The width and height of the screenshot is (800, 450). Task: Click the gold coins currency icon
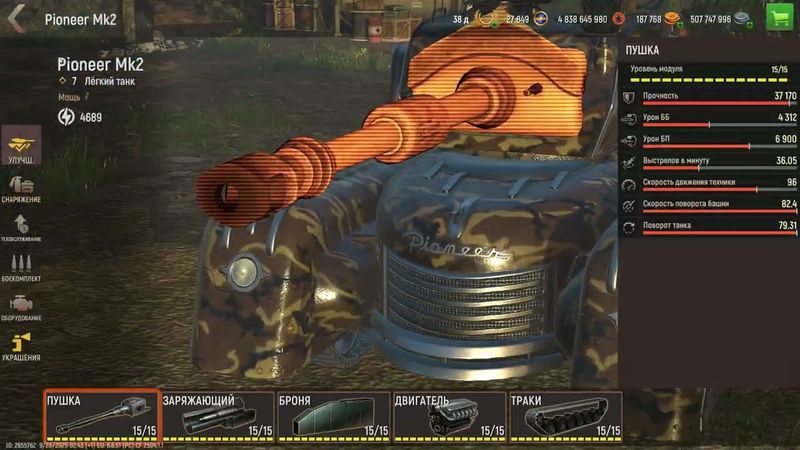(x=672, y=18)
